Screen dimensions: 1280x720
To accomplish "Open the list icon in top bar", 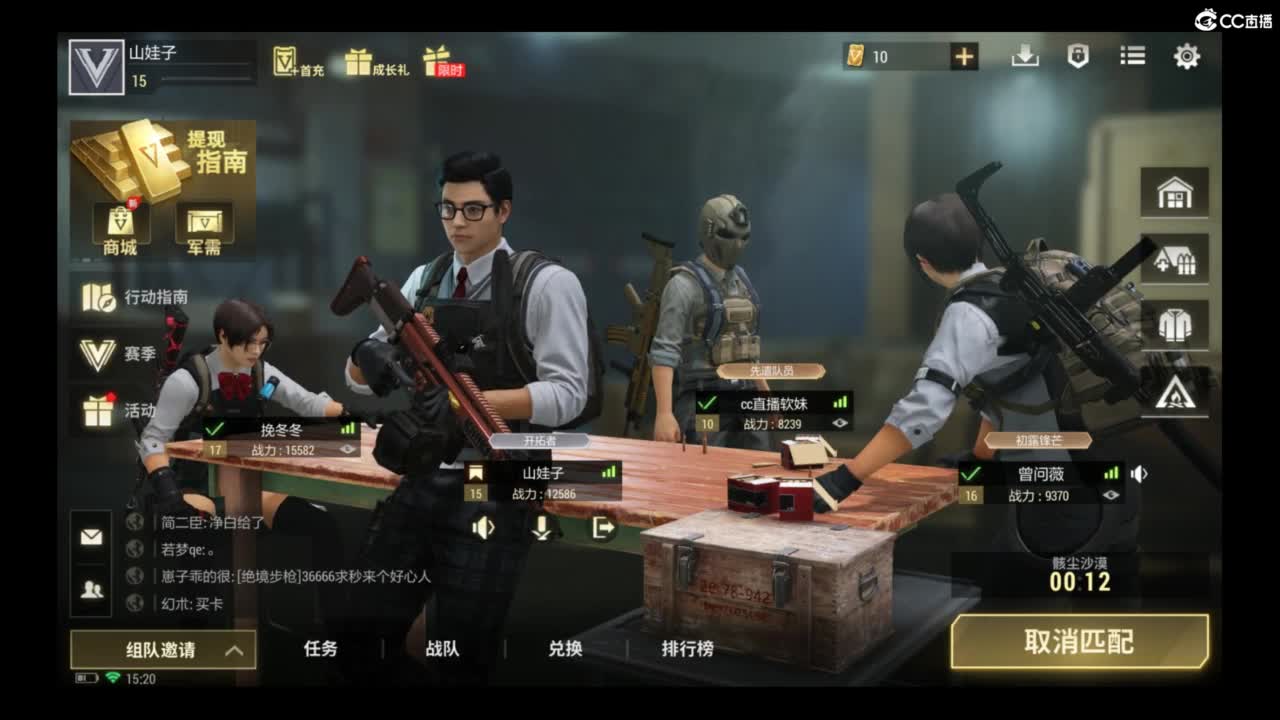I will tap(1133, 57).
